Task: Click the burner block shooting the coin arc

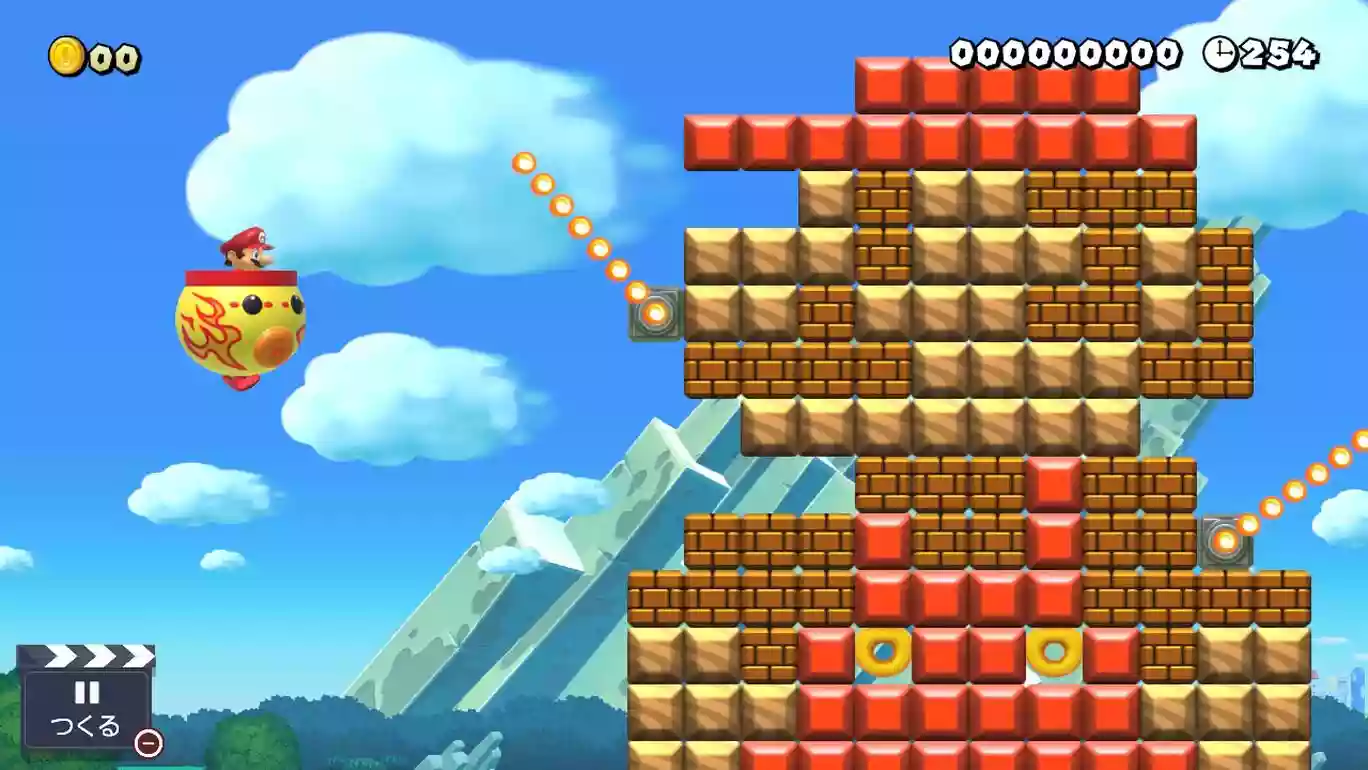Action: 655,314
